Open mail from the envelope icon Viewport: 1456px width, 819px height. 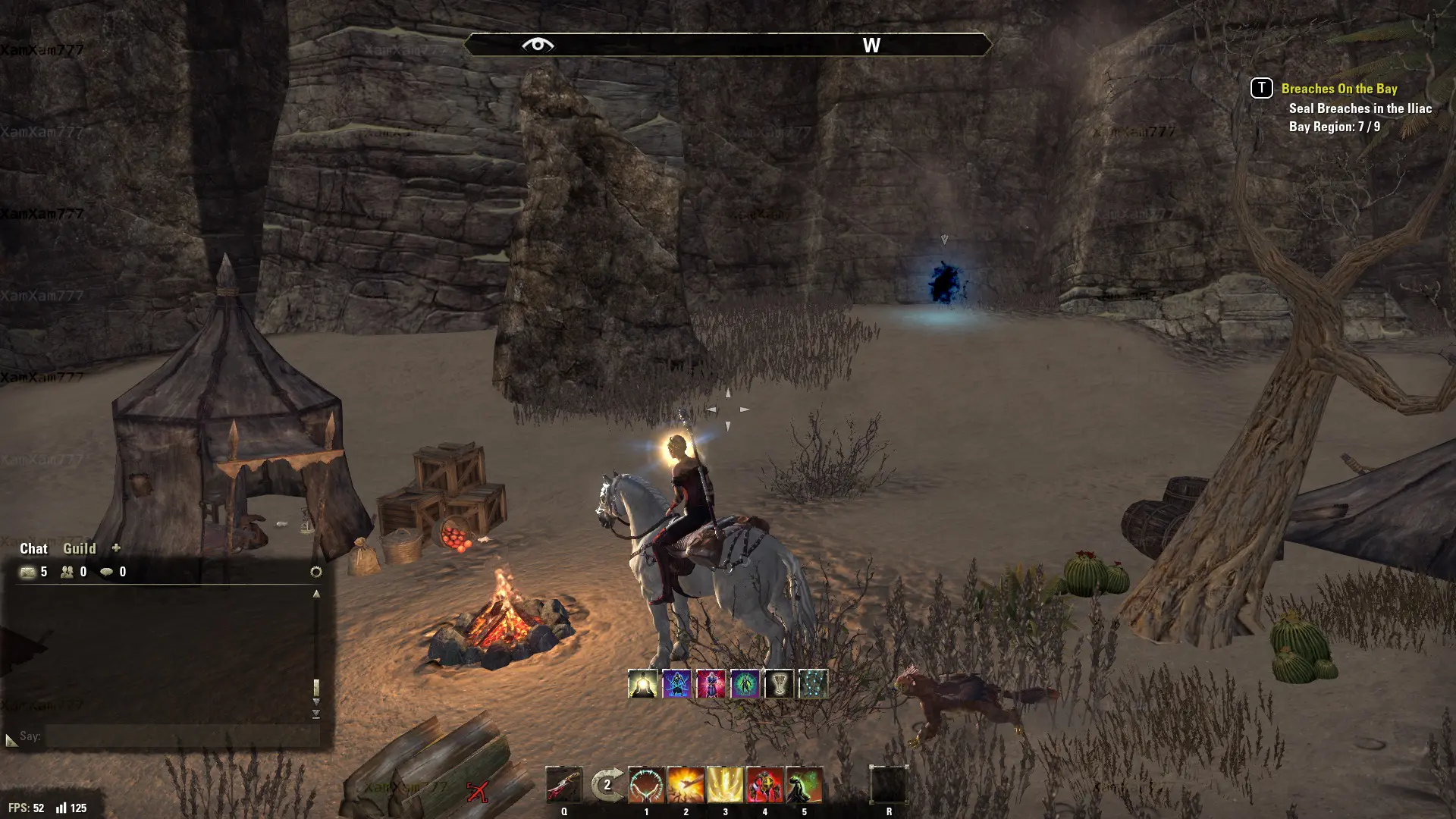click(28, 572)
